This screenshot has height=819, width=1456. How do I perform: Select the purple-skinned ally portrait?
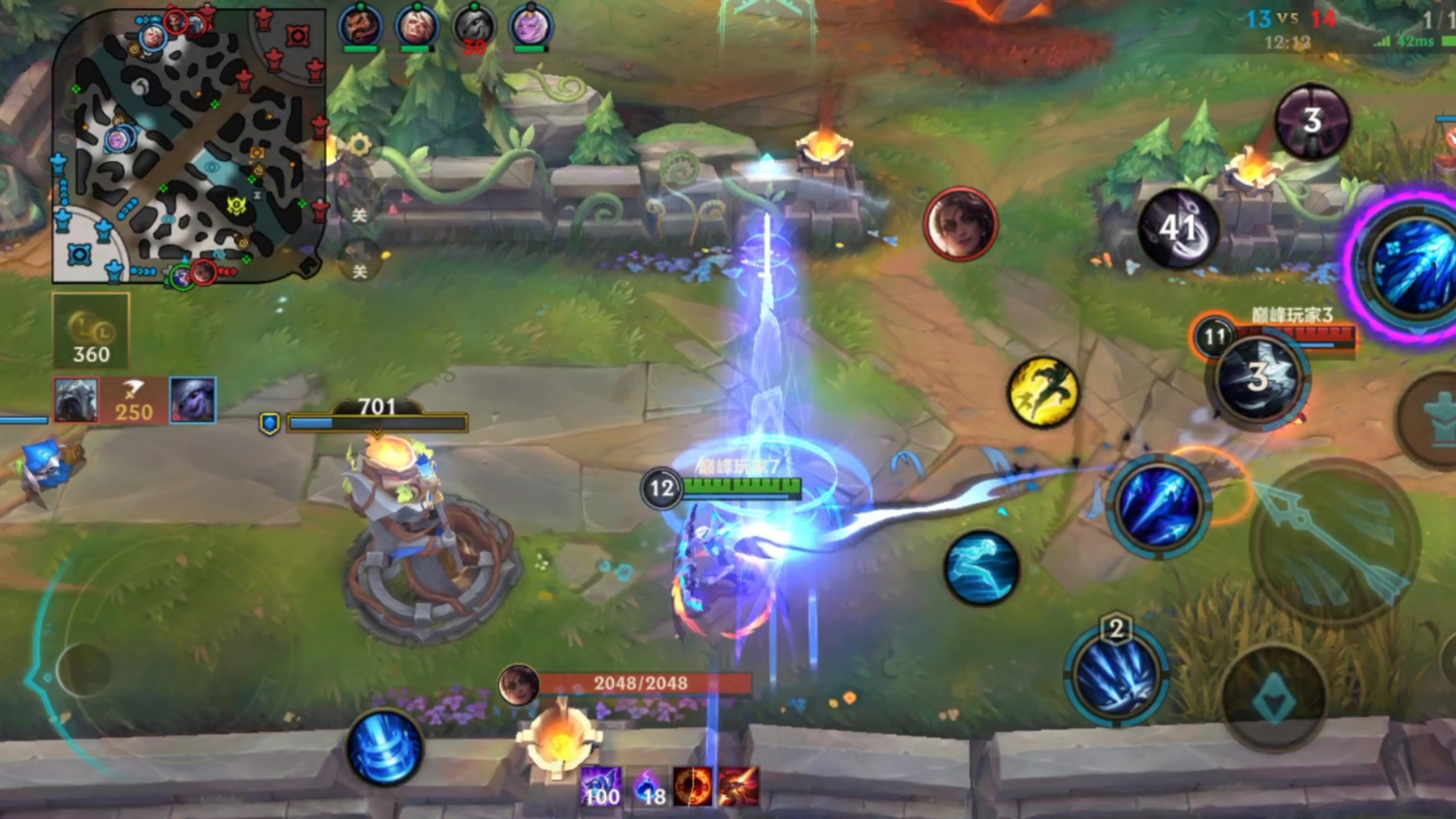[x=530, y=27]
